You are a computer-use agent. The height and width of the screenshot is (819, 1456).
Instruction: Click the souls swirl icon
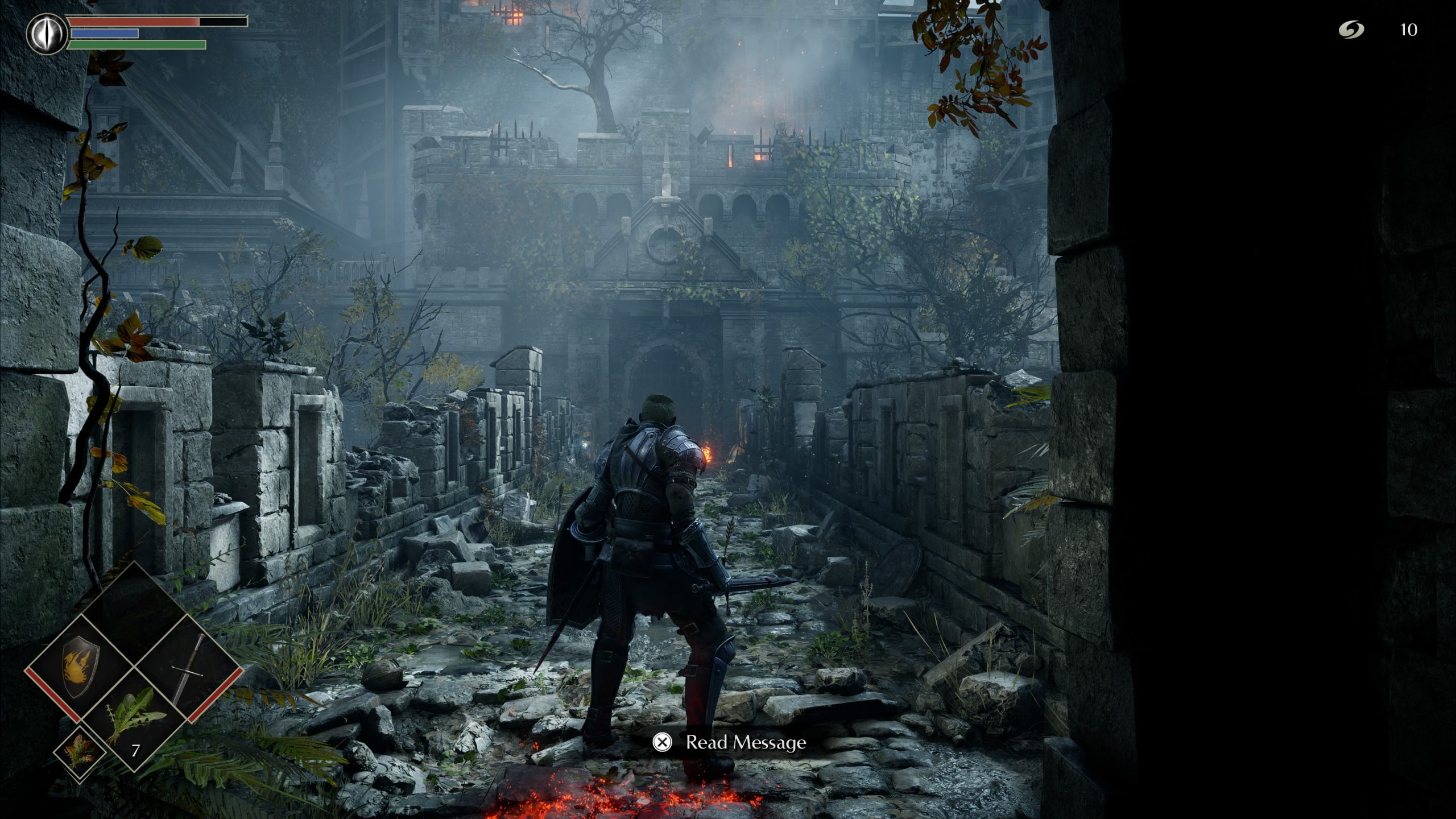point(1350,30)
